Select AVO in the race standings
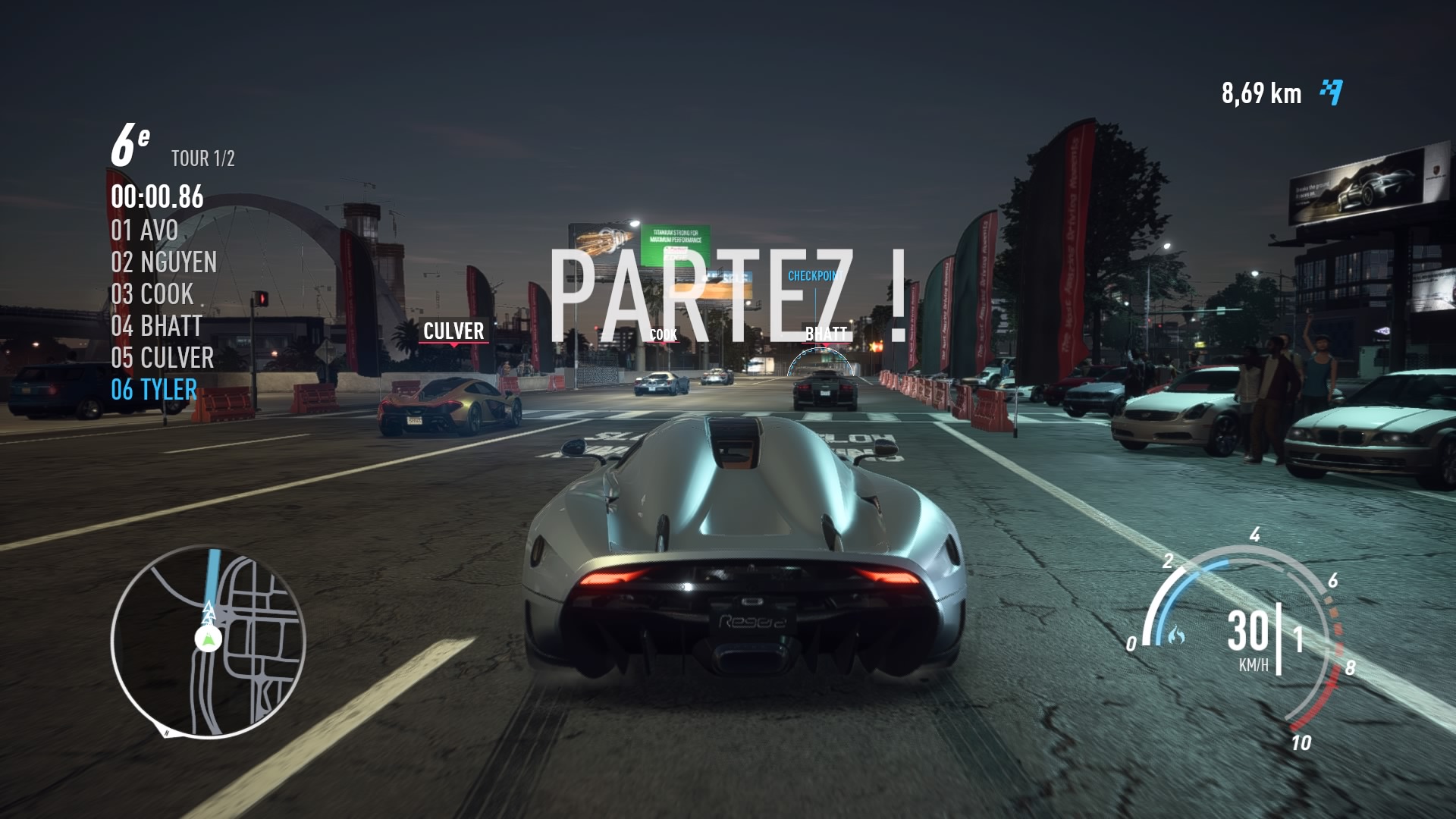Image resolution: width=1456 pixels, height=819 pixels. (x=145, y=231)
